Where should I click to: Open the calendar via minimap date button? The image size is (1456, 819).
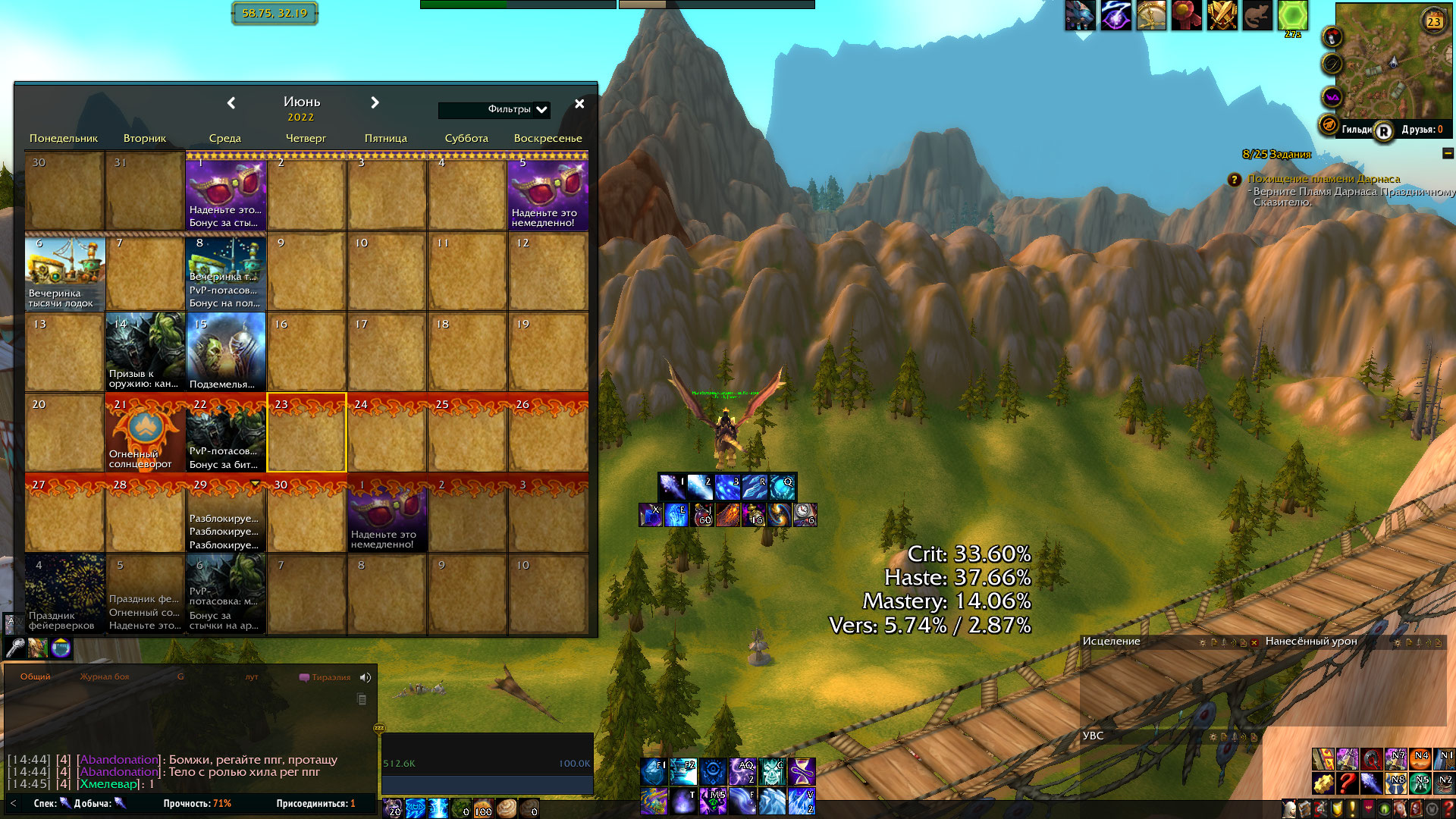tap(1433, 21)
